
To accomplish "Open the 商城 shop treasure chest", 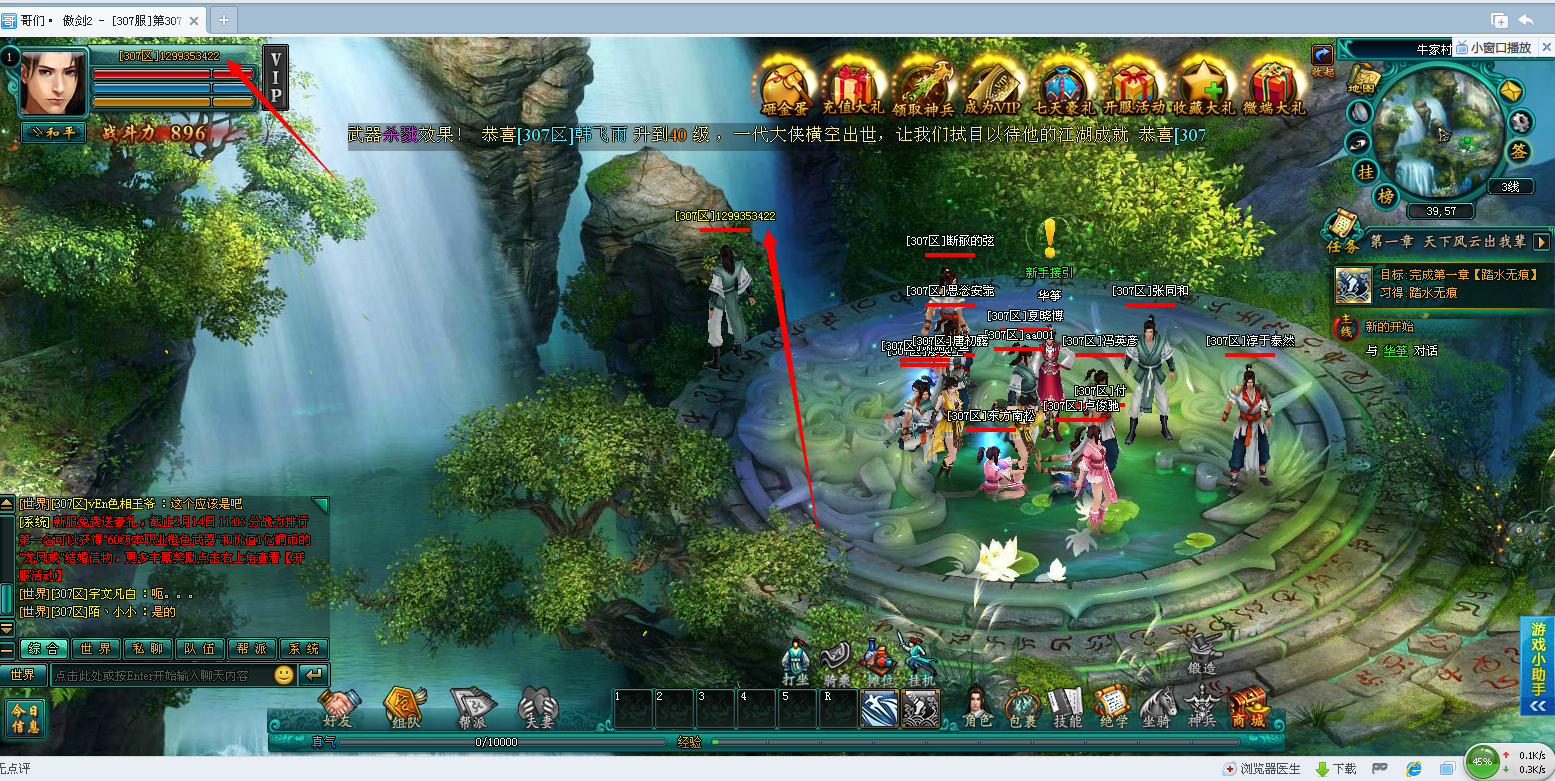I will pyautogui.click(x=1248, y=706).
